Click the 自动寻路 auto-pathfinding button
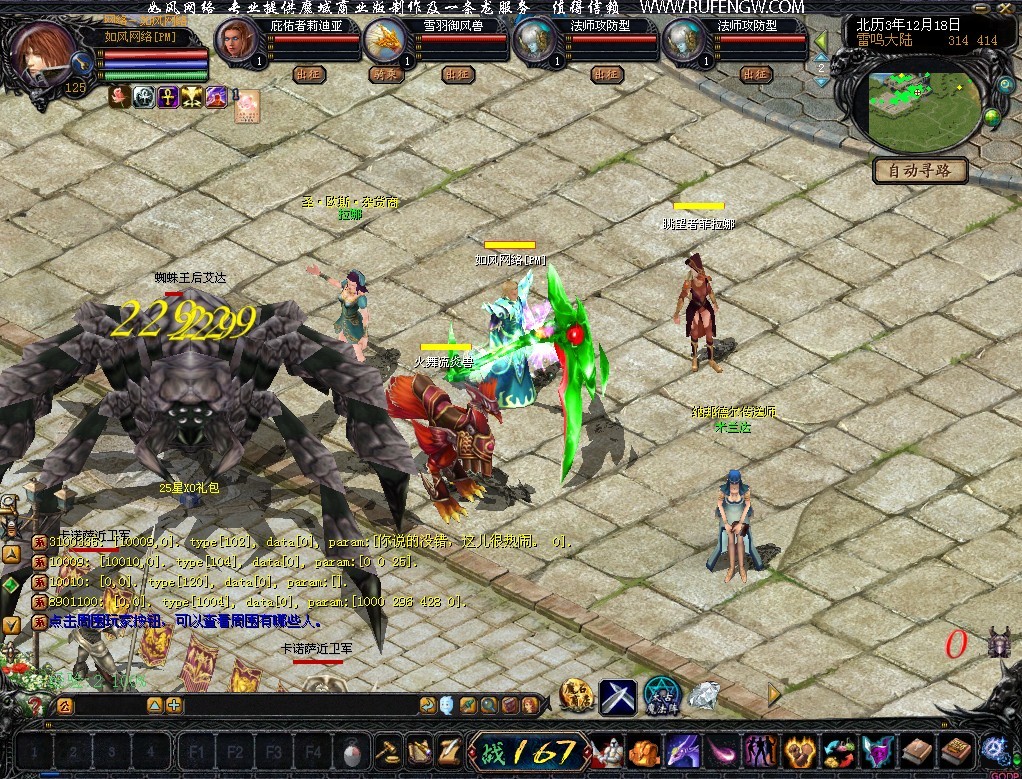This screenshot has width=1022, height=779. click(920, 171)
